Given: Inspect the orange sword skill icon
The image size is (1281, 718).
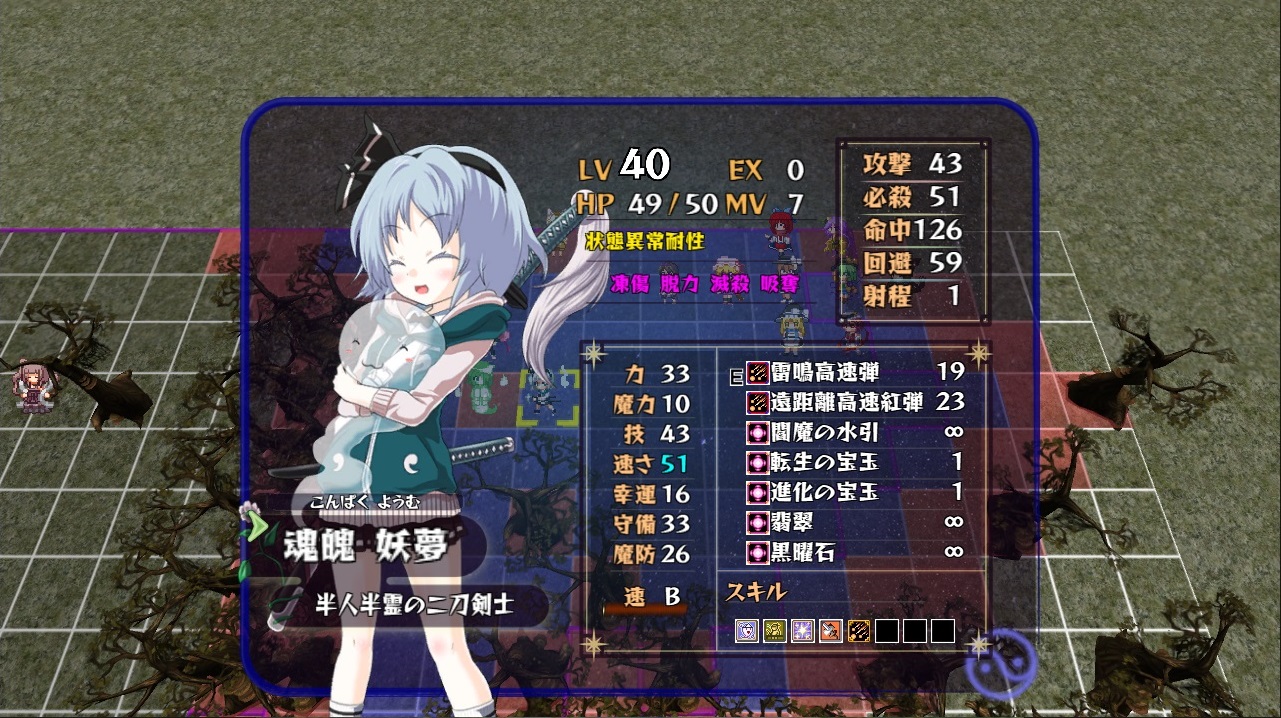Looking at the screenshot, I should tap(831, 631).
